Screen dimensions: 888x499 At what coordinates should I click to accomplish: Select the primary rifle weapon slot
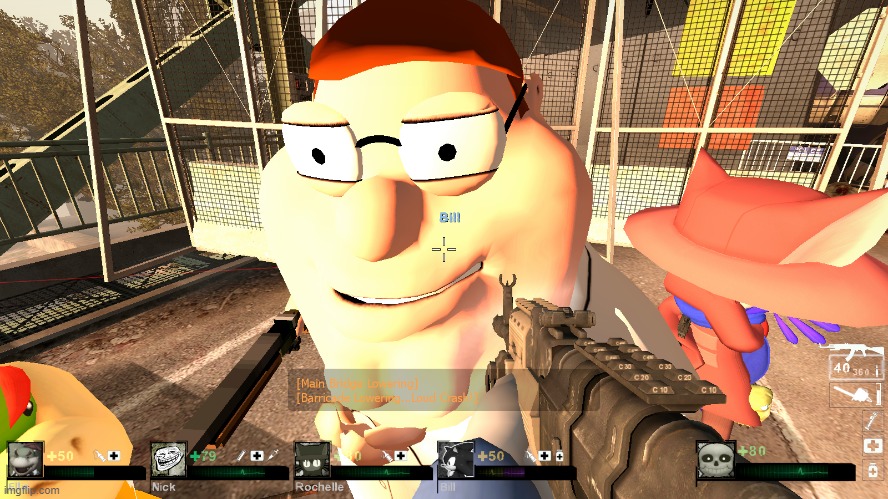tap(852, 359)
